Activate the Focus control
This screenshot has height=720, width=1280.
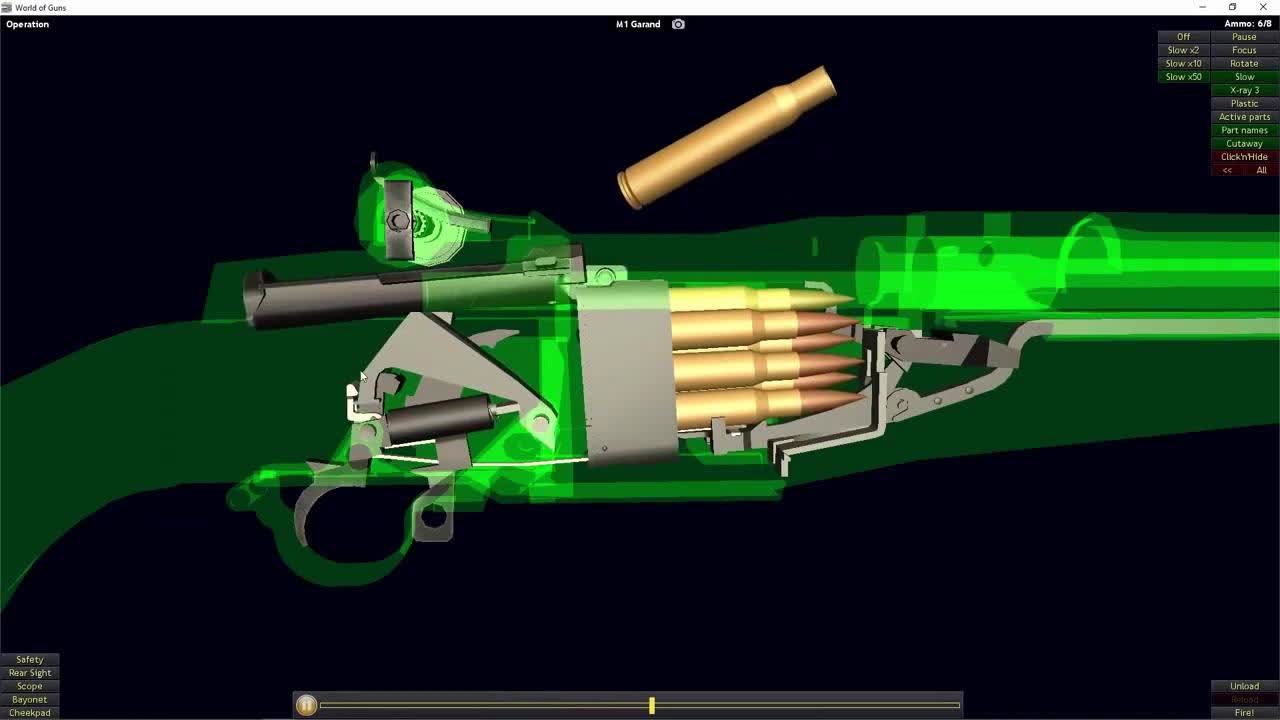(1243, 50)
